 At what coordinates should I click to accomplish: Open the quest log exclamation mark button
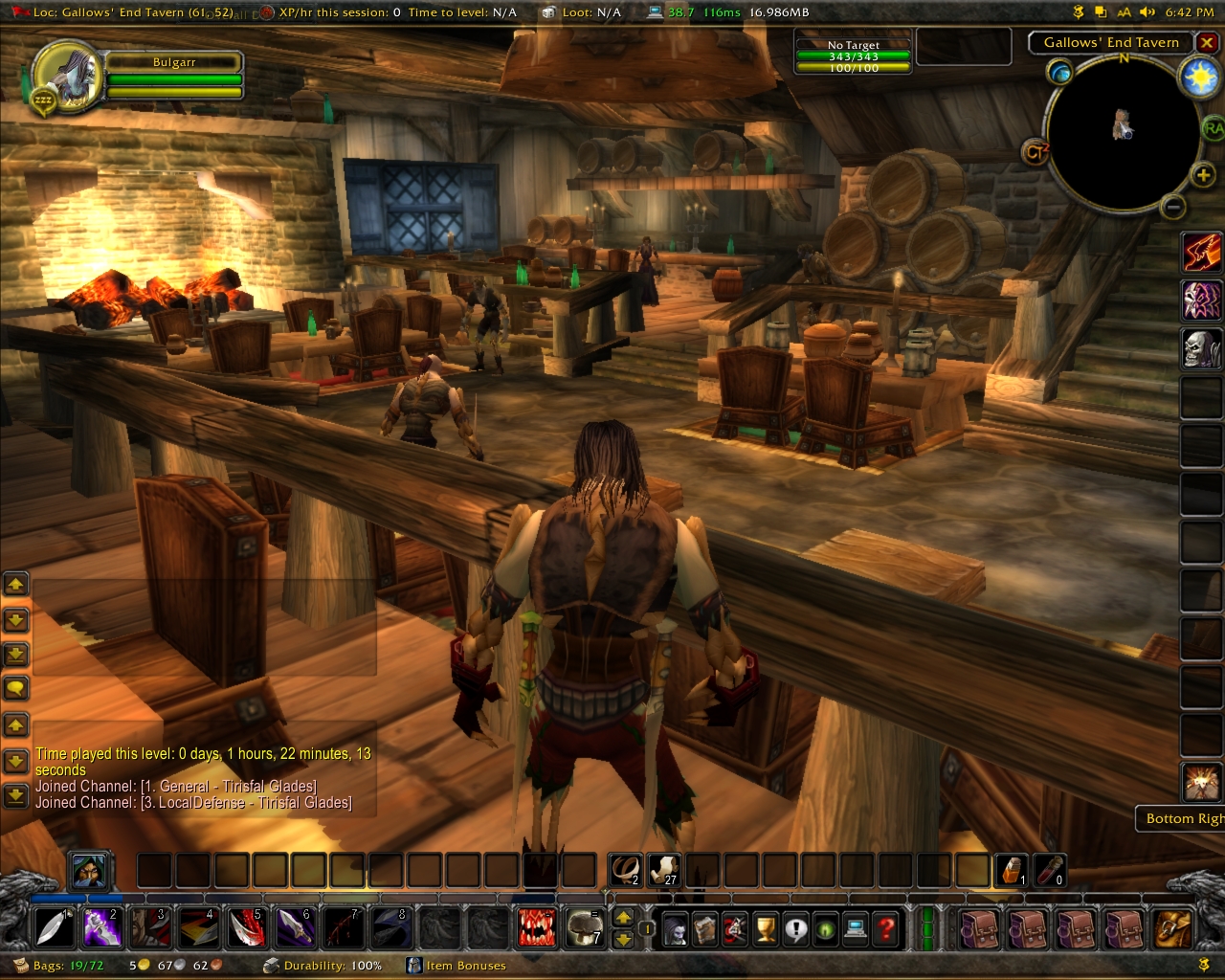[795, 929]
